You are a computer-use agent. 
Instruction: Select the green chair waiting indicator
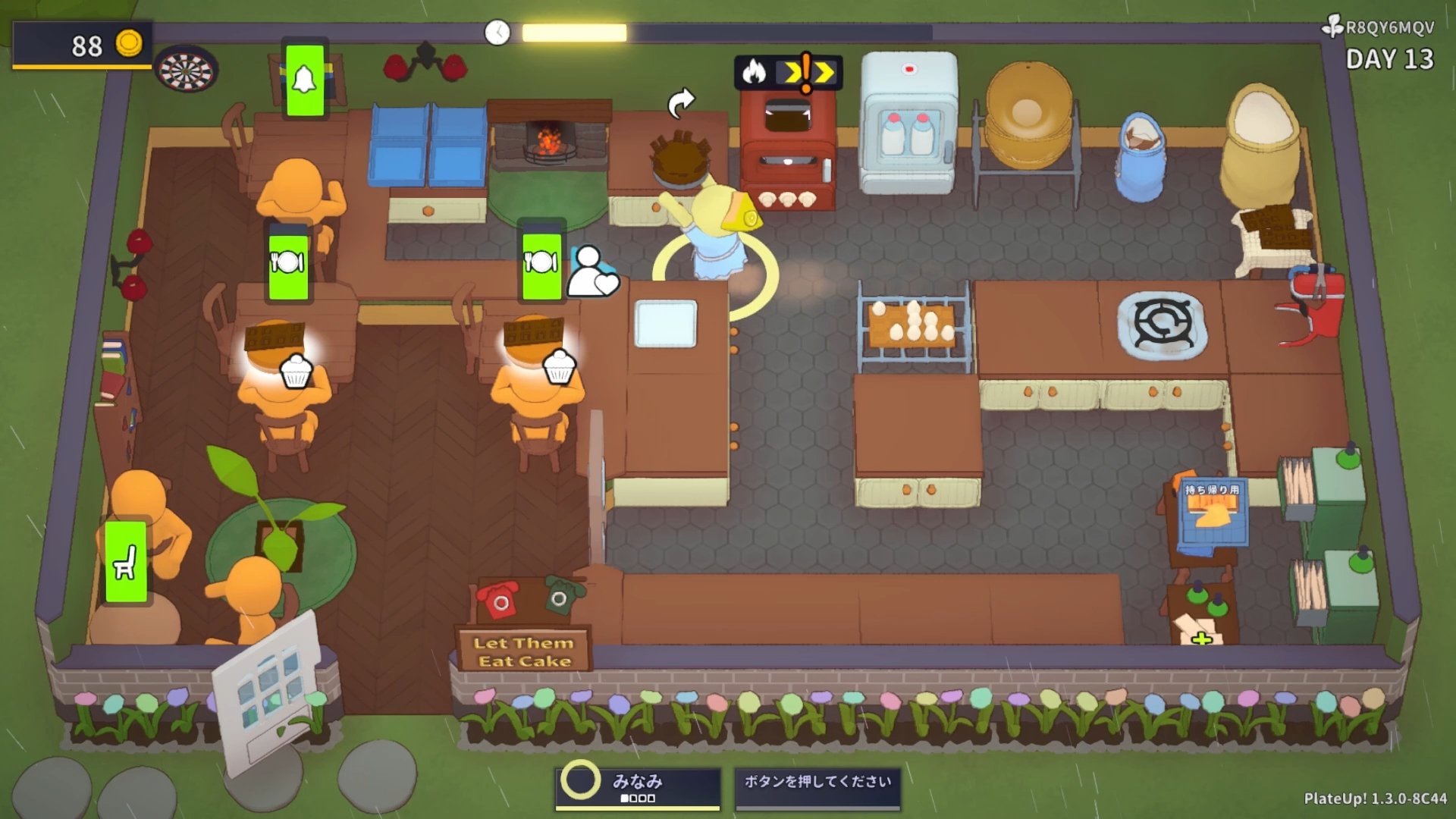click(126, 562)
